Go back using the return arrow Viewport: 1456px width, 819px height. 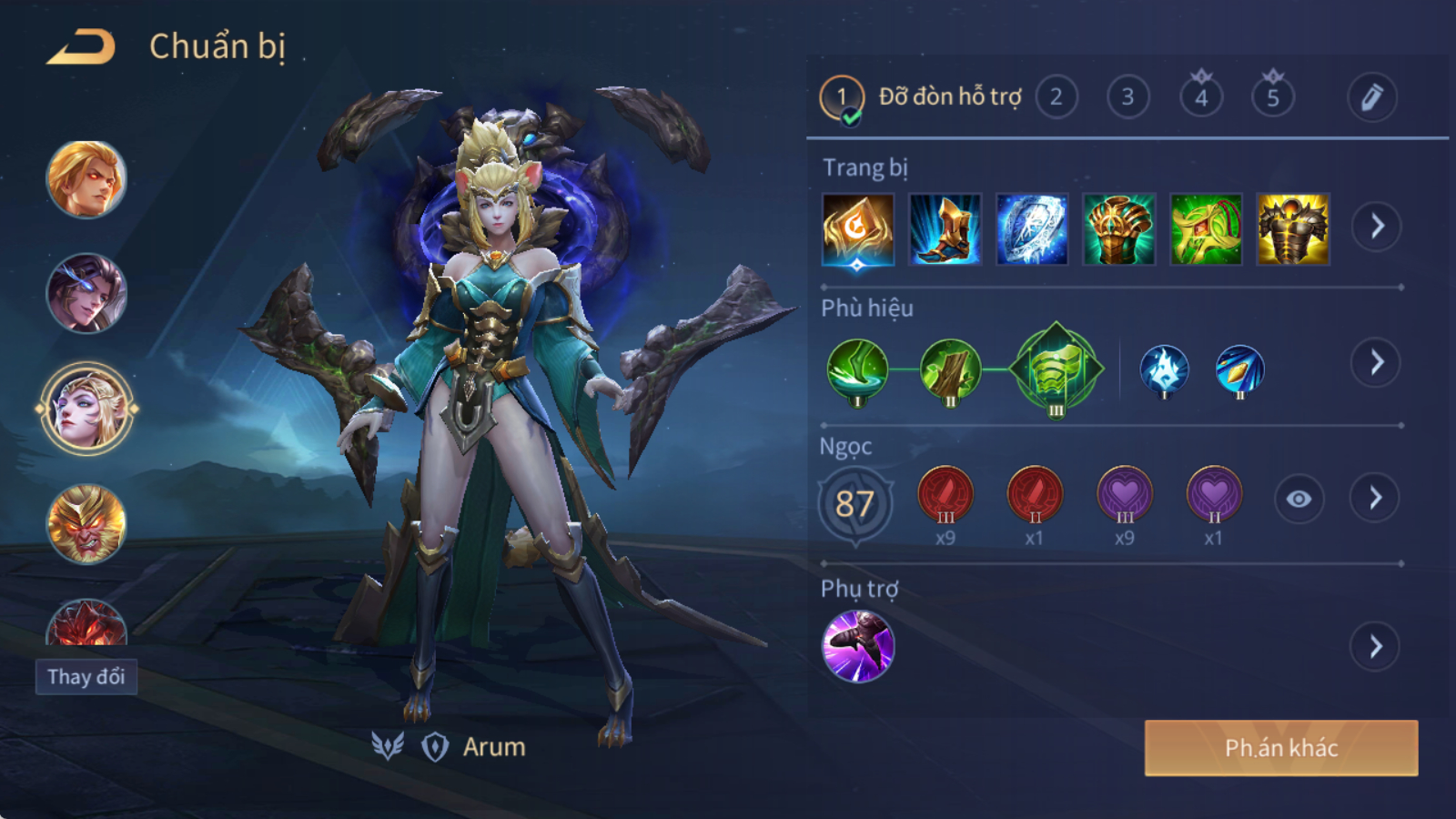(x=82, y=46)
